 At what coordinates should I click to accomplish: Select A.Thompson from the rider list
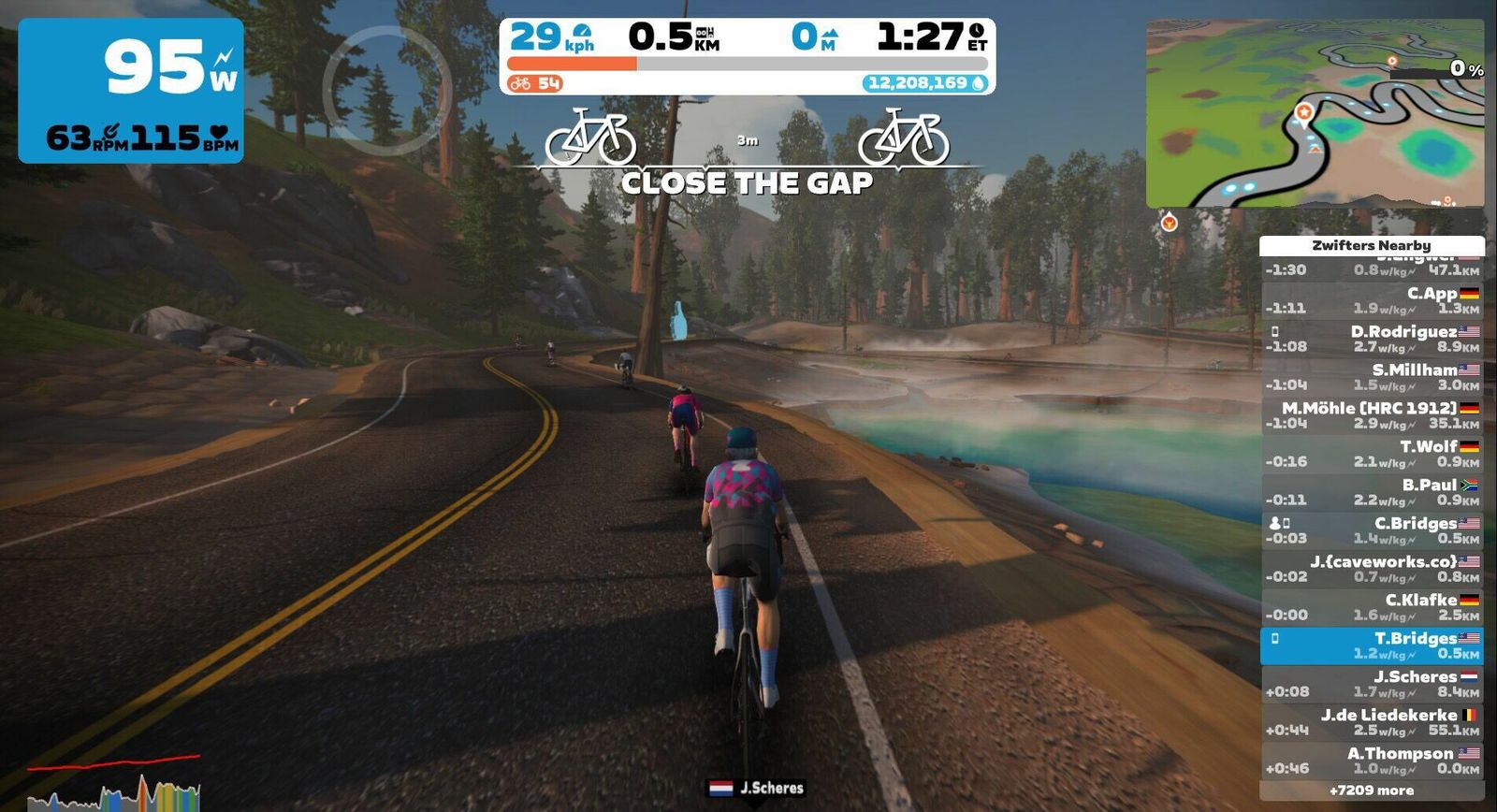tap(1372, 761)
